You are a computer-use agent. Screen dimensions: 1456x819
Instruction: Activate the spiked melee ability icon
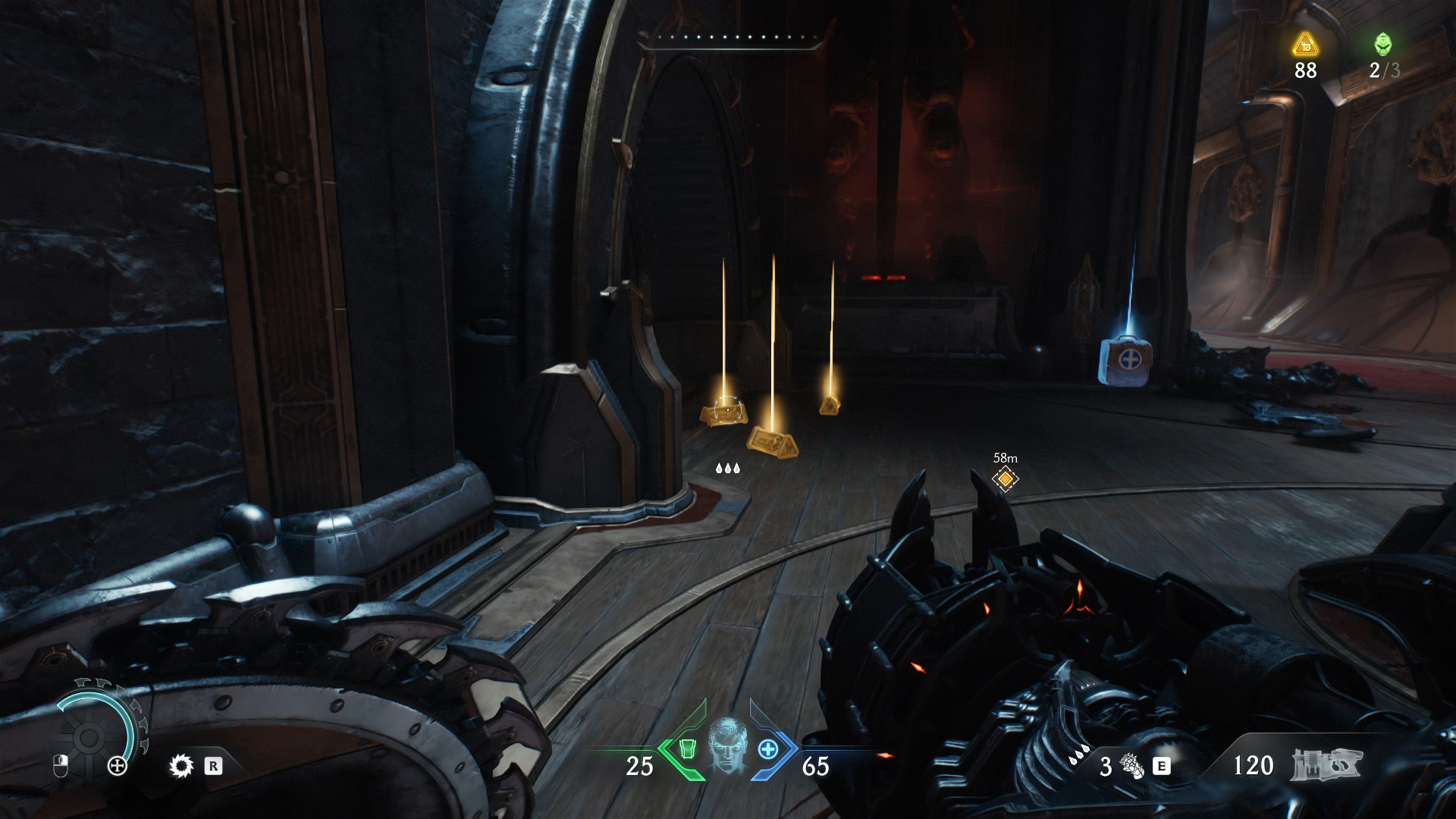click(181, 766)
